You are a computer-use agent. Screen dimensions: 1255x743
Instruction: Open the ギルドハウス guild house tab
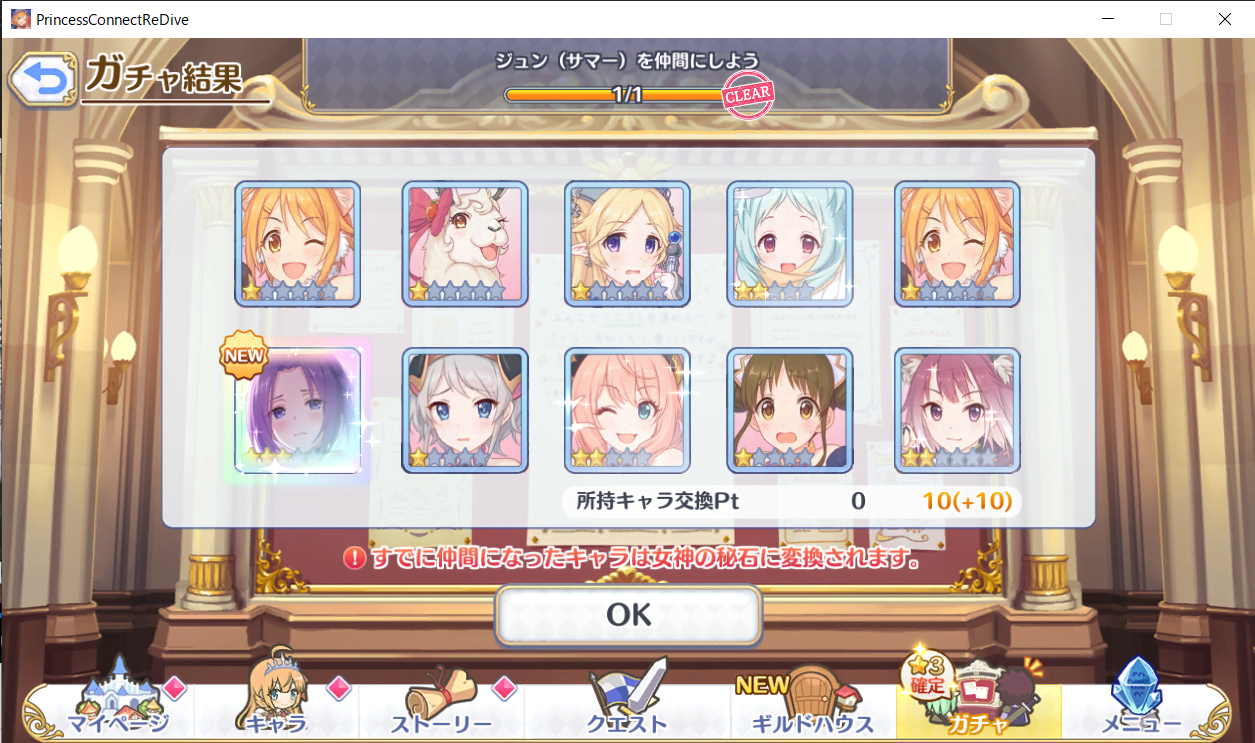click(x=811, y=704)
